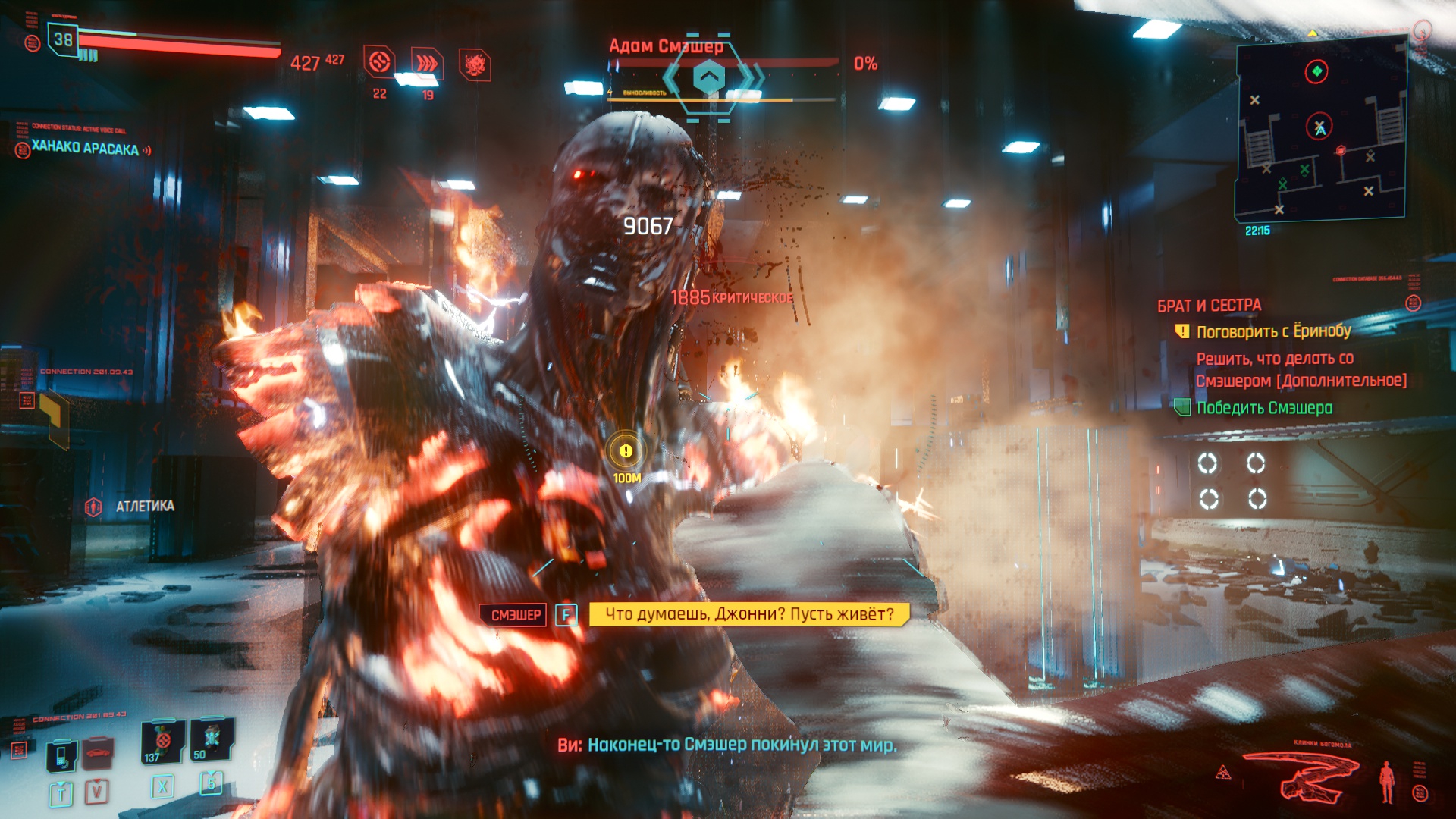This screenshot has height=819, width=1456.
Task: Click the level 38 player badge
Action: click(64, 39)
